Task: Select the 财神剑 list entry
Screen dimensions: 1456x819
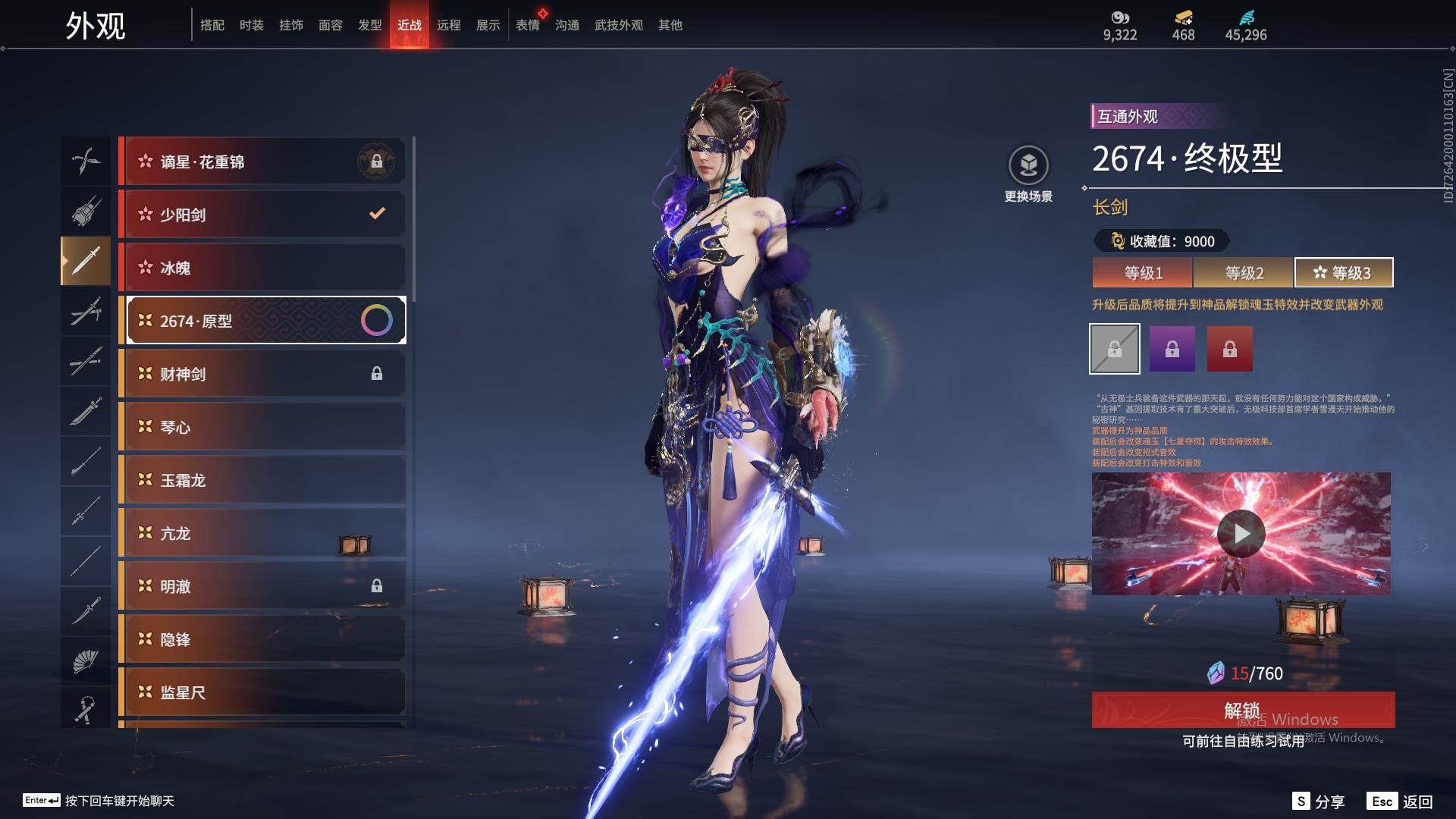Action: (263, 374)
